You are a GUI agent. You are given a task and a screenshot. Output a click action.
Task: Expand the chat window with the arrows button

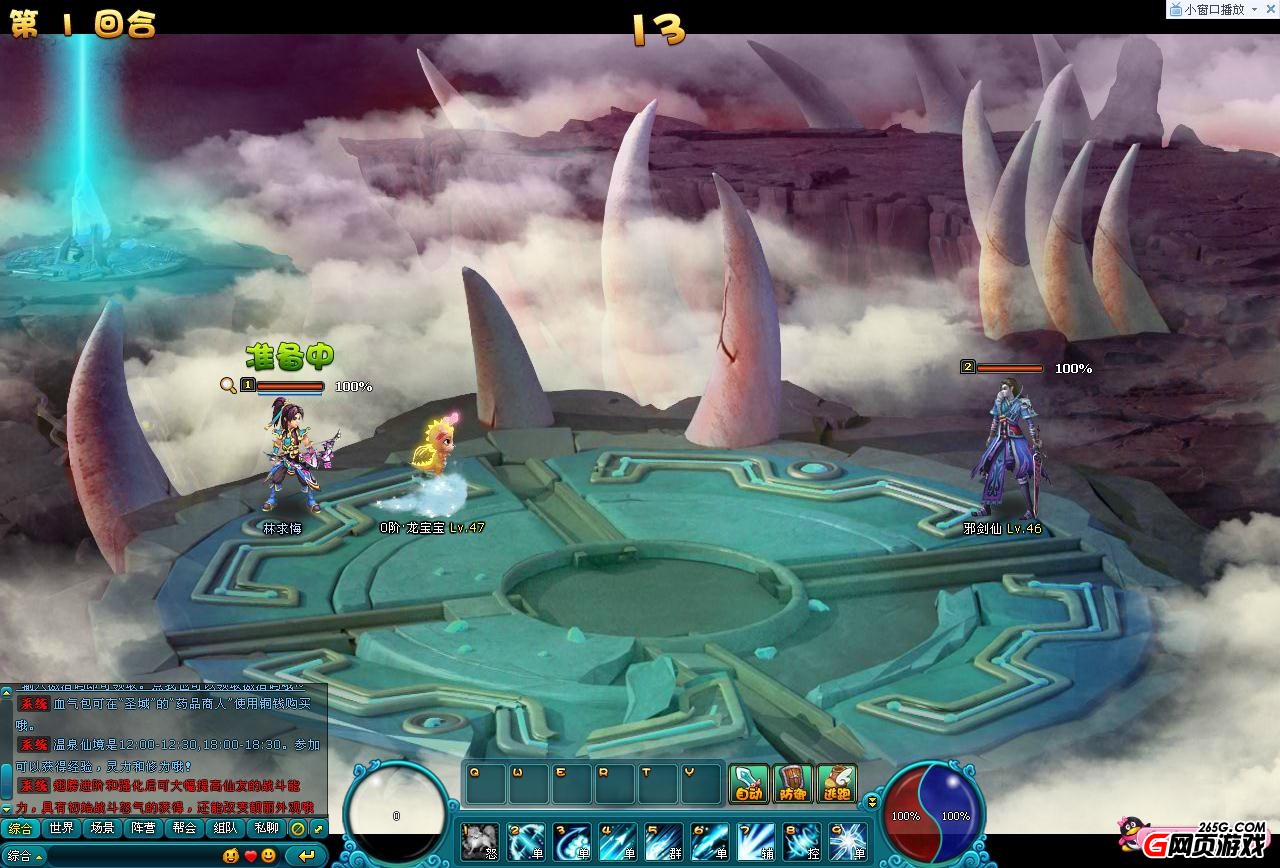point(318,828)
